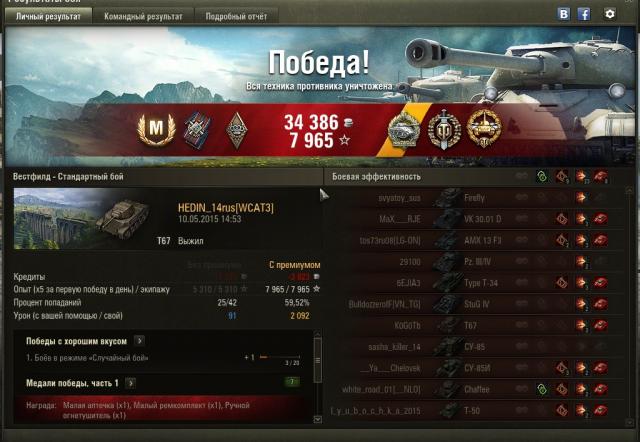Expand the Победы с хорошим вкусом mission
The width and height of the screenshot is (640, 442).
pos(139,341)
